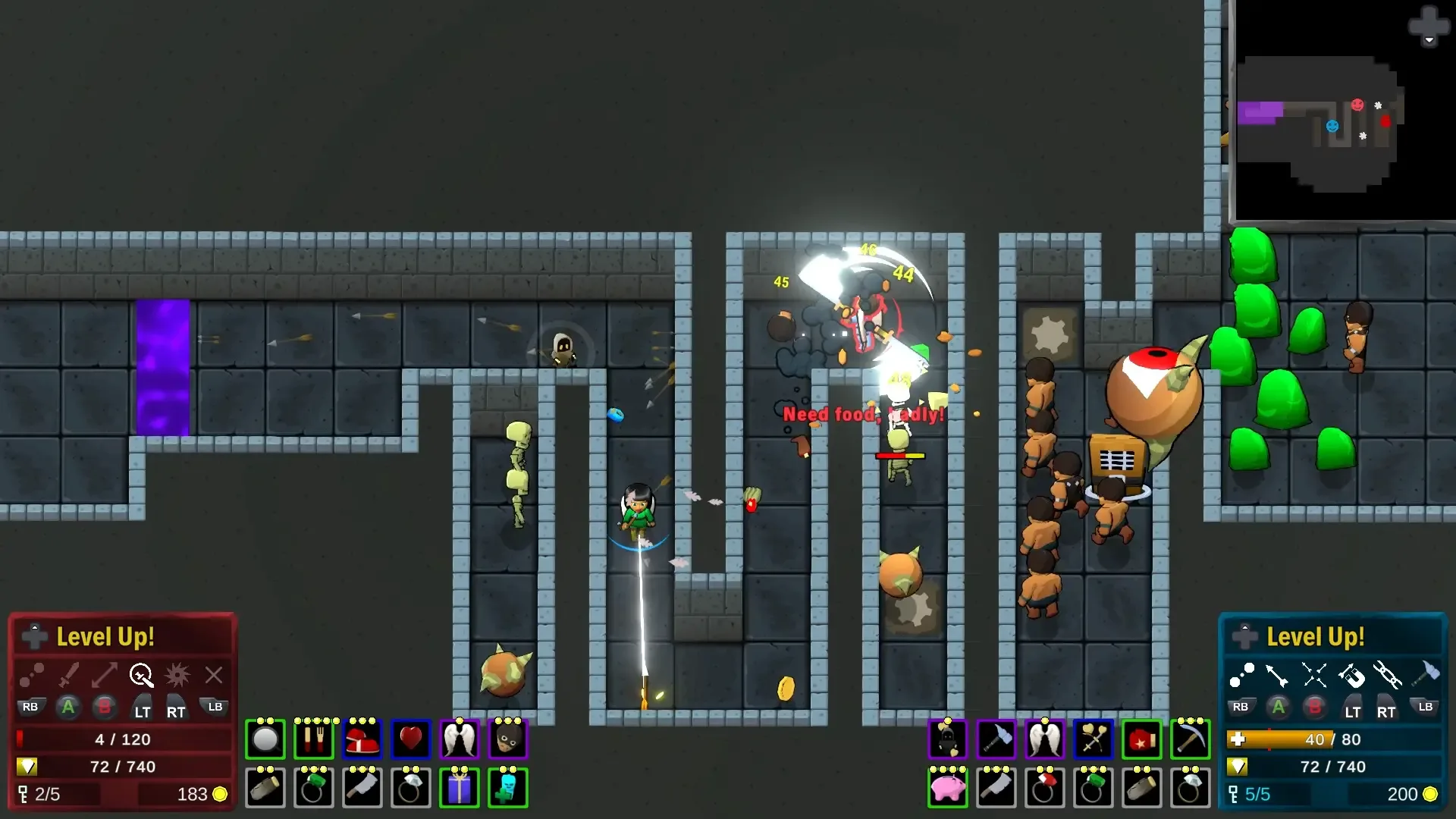Select the heart-tipped bow and arrow item

pyautogui.click(x=1093, y=739)
